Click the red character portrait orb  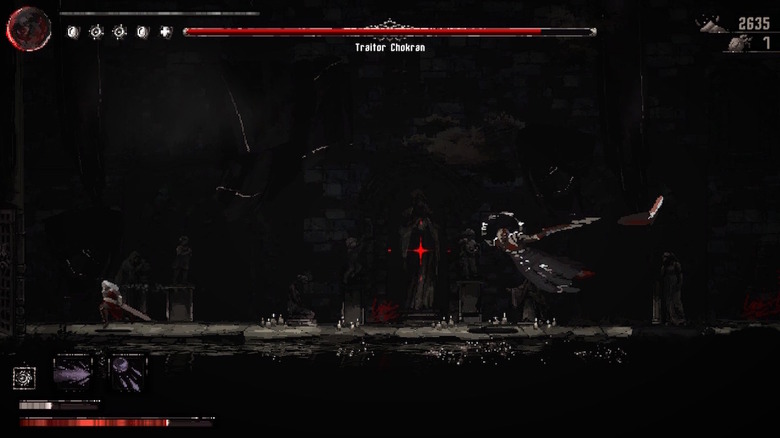point(28,28)
